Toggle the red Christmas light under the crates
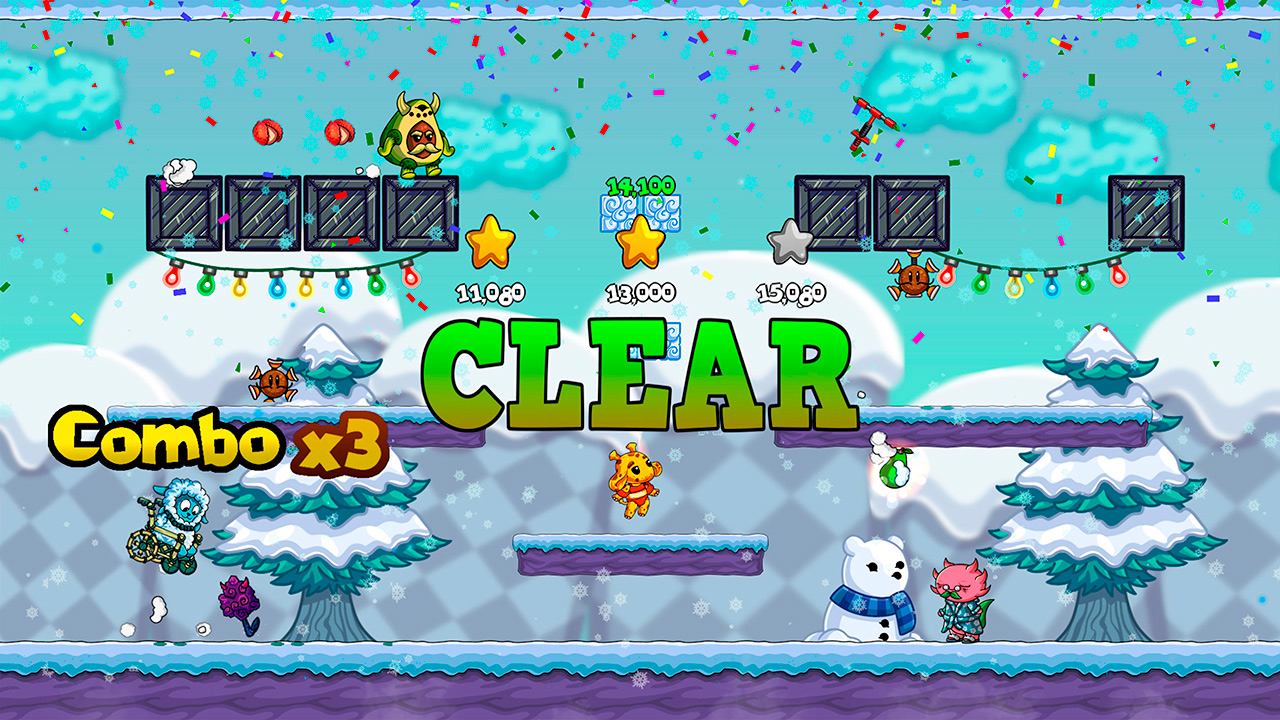 (x=172, y=280)
